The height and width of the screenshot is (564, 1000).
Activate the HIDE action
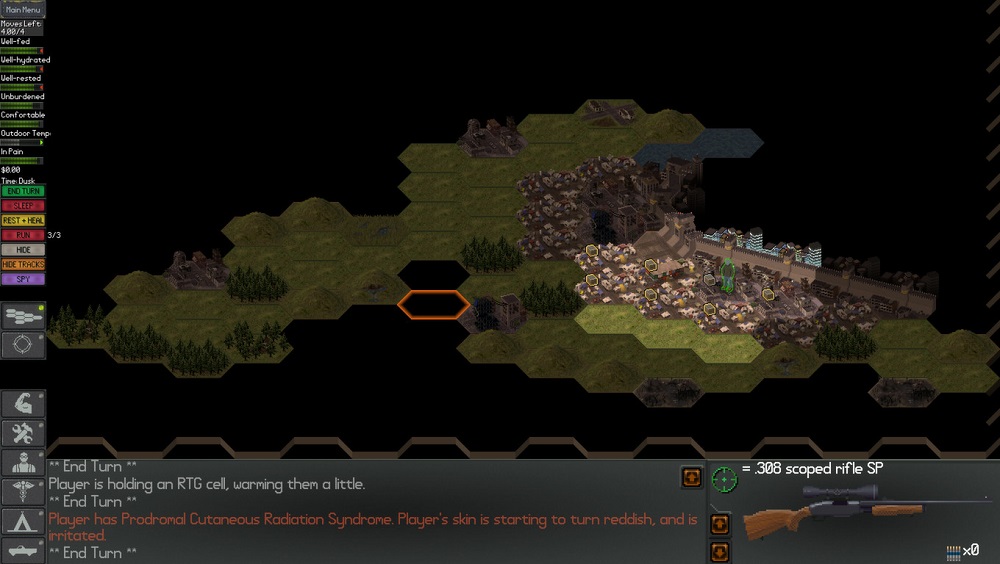tap(22, 250)
